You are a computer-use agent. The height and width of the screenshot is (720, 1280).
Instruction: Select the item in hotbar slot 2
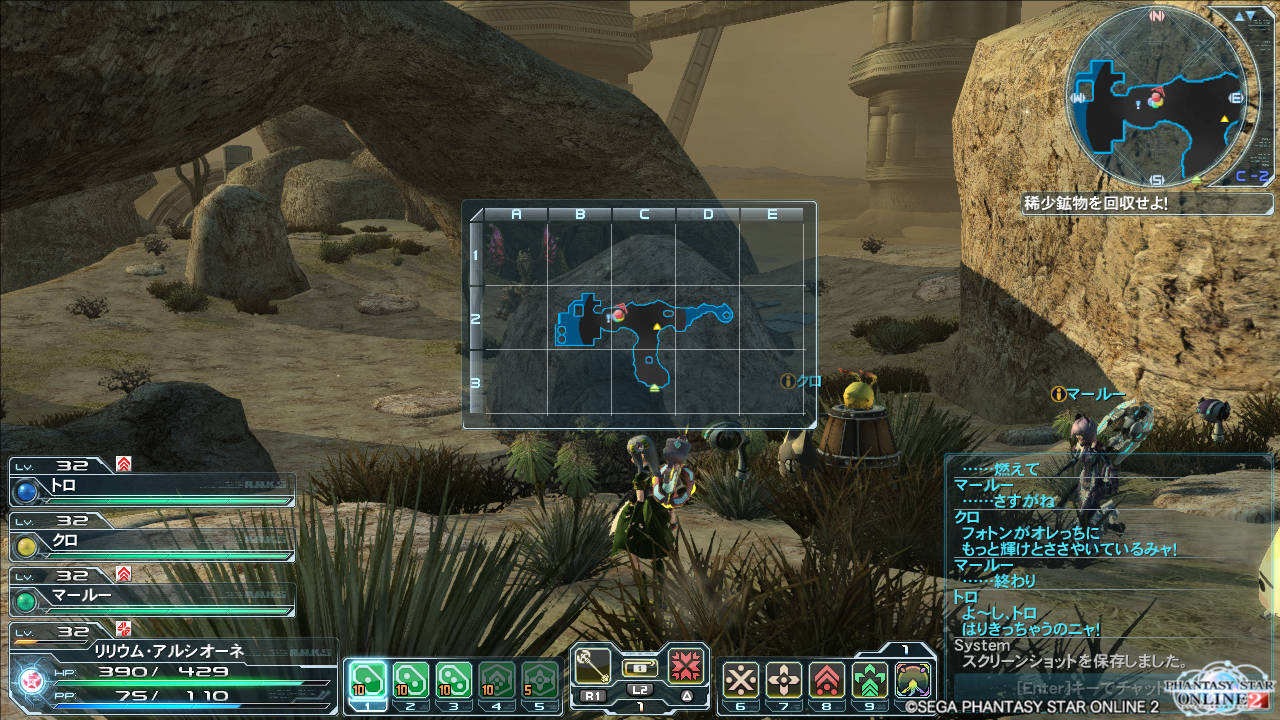(411, 679)
